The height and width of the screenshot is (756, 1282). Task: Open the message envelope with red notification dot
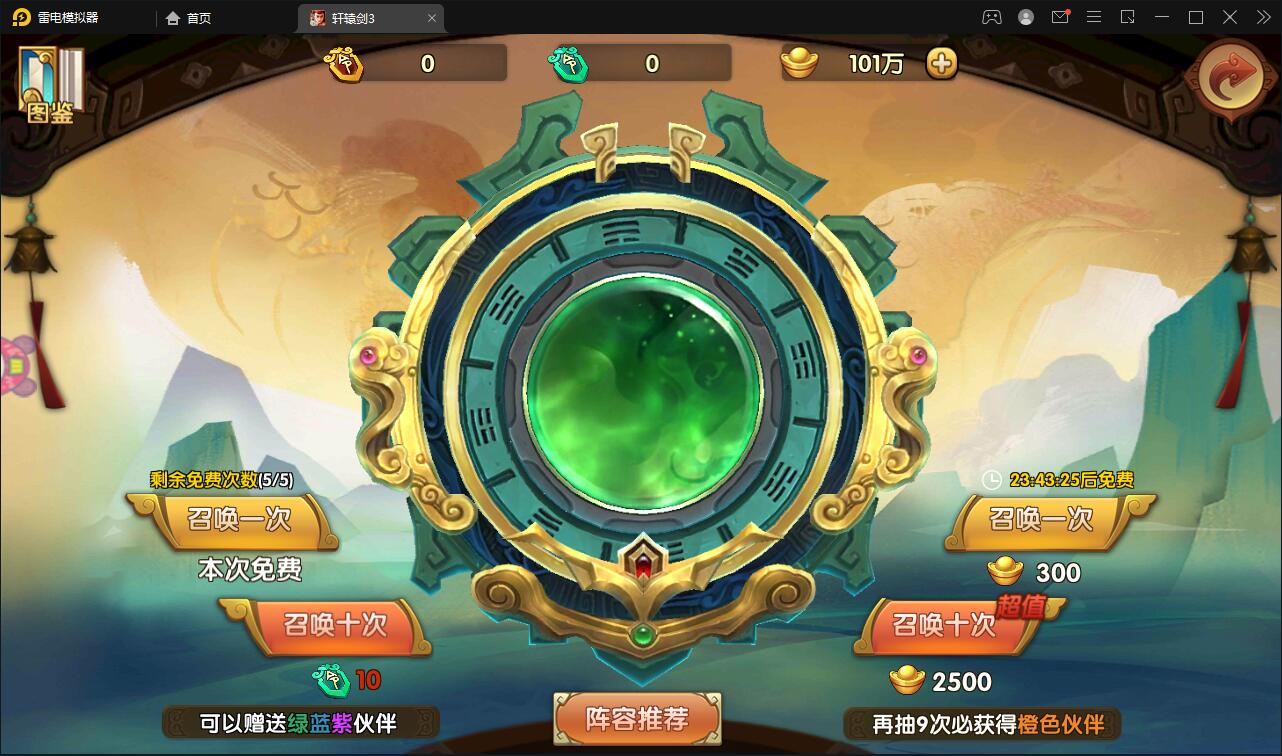(x=1060, y=17)
